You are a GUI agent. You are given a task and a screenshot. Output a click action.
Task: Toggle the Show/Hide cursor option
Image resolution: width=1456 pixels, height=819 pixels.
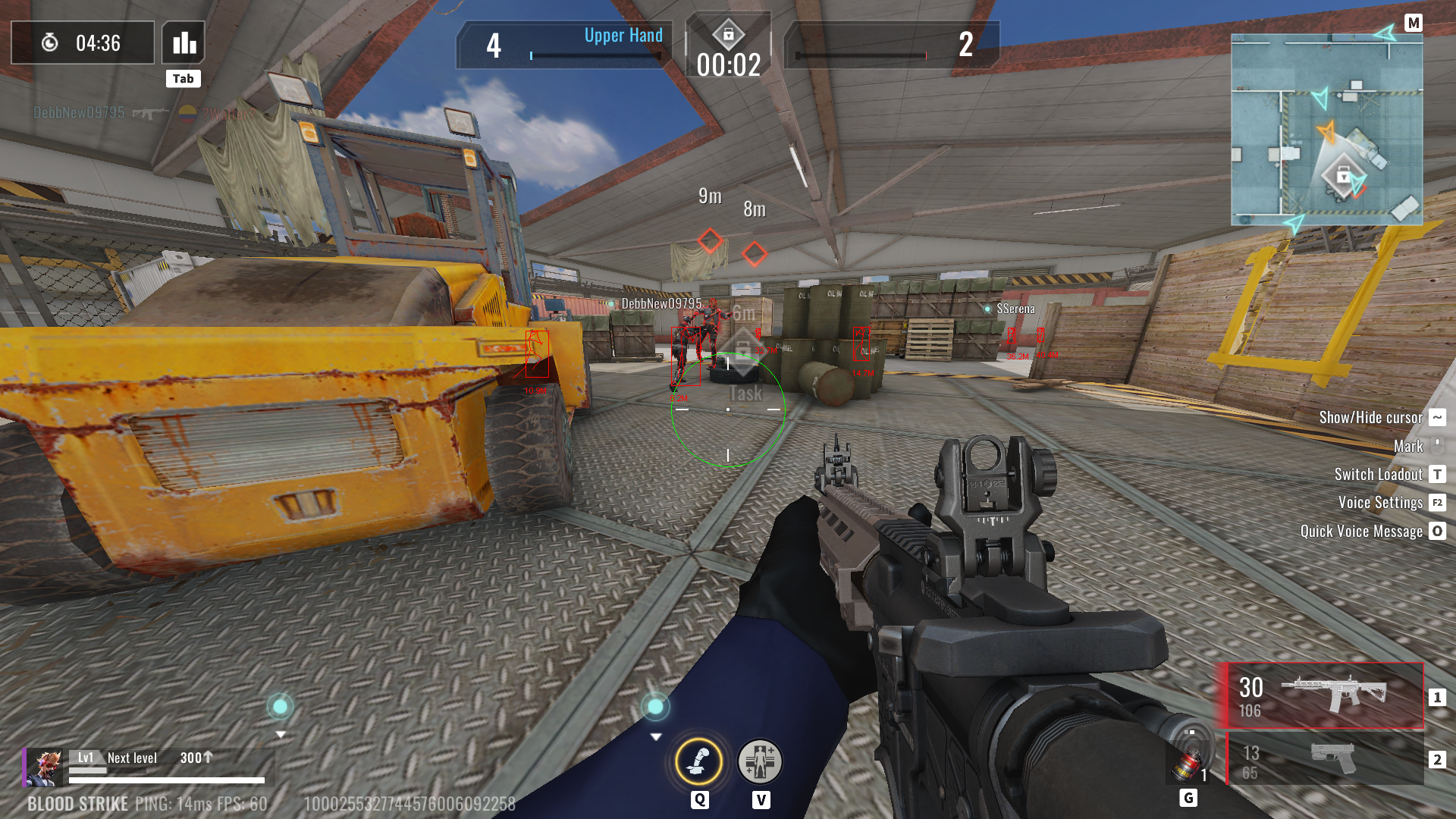(x=1370, y=418)
